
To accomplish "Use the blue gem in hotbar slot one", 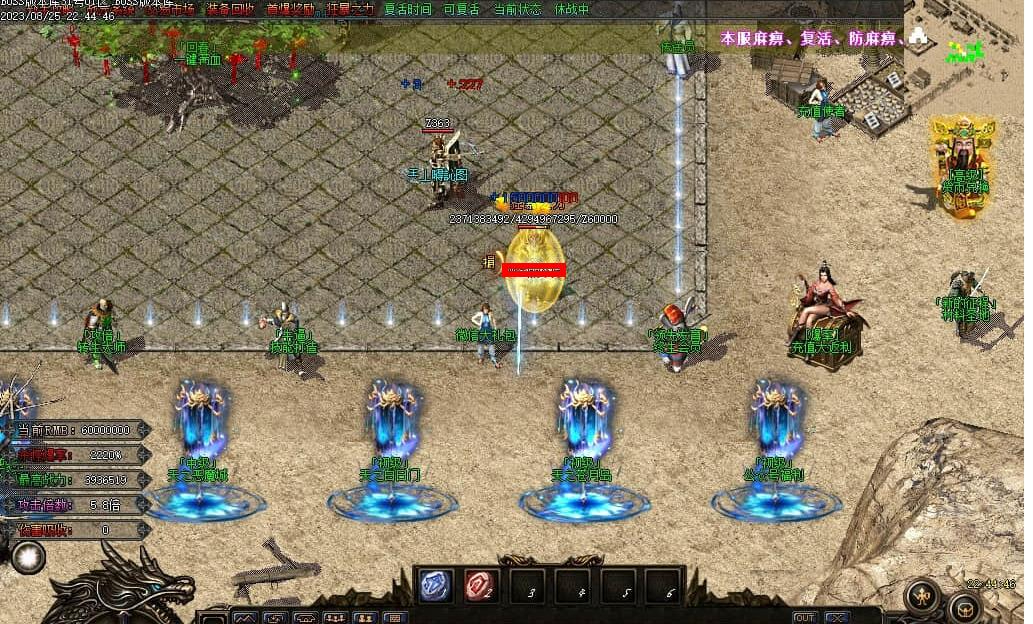I will click(435, 587).
